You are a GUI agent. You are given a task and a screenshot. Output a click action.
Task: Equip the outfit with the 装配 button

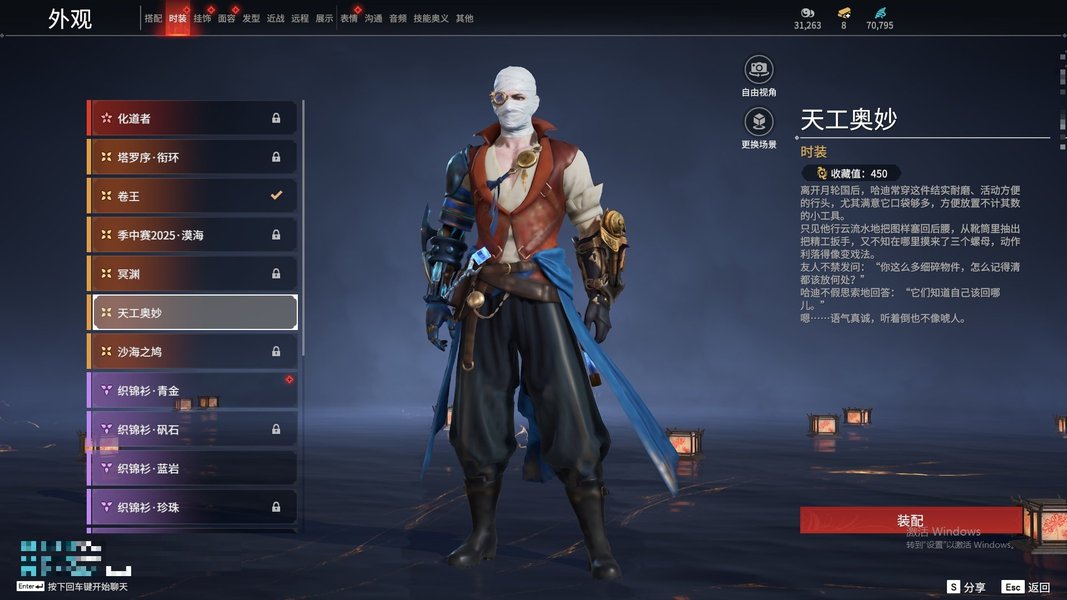pyautogui.click(x=910, y=521)
